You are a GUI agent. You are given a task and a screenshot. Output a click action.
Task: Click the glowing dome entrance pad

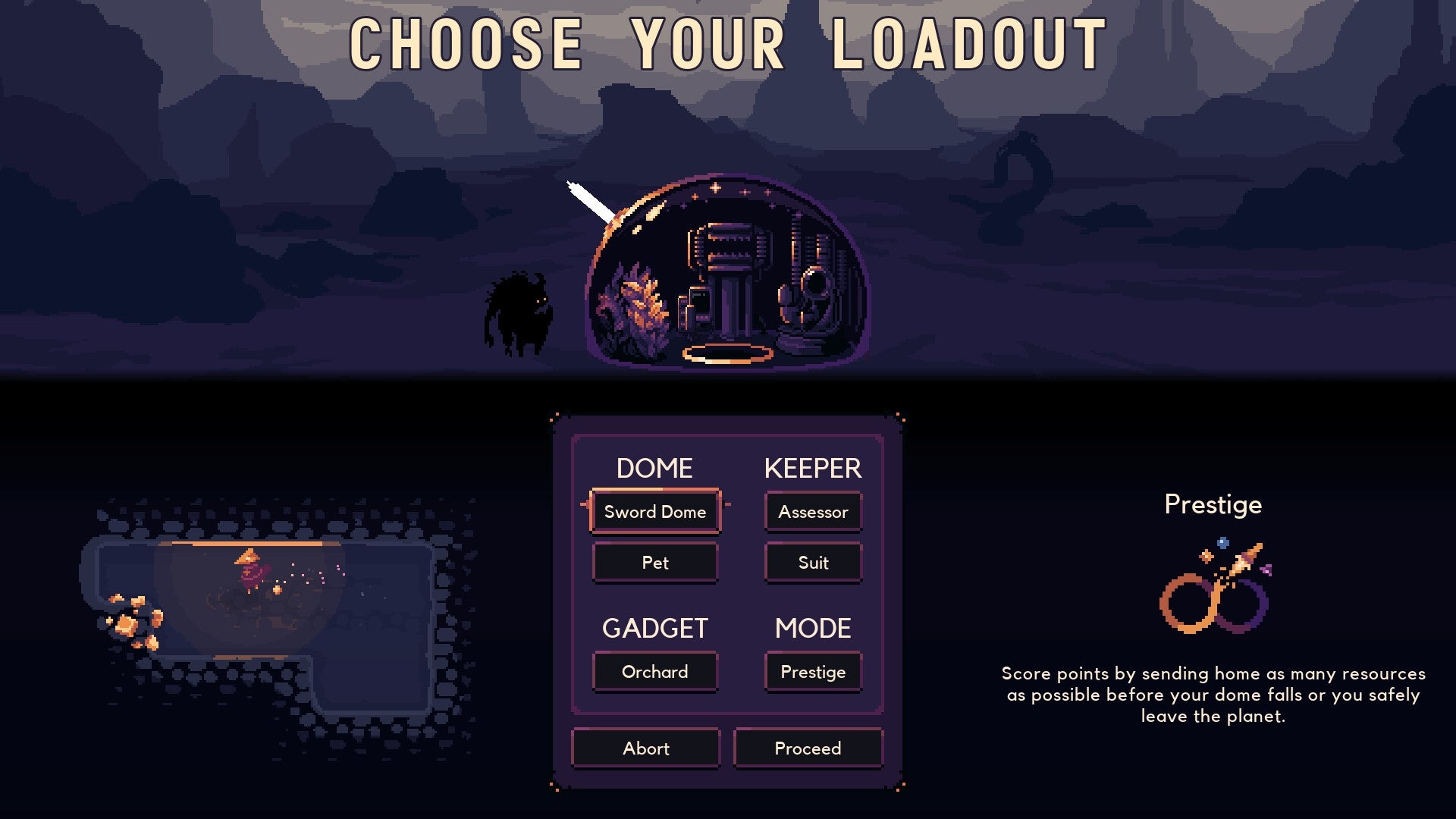tap(728, 353)
